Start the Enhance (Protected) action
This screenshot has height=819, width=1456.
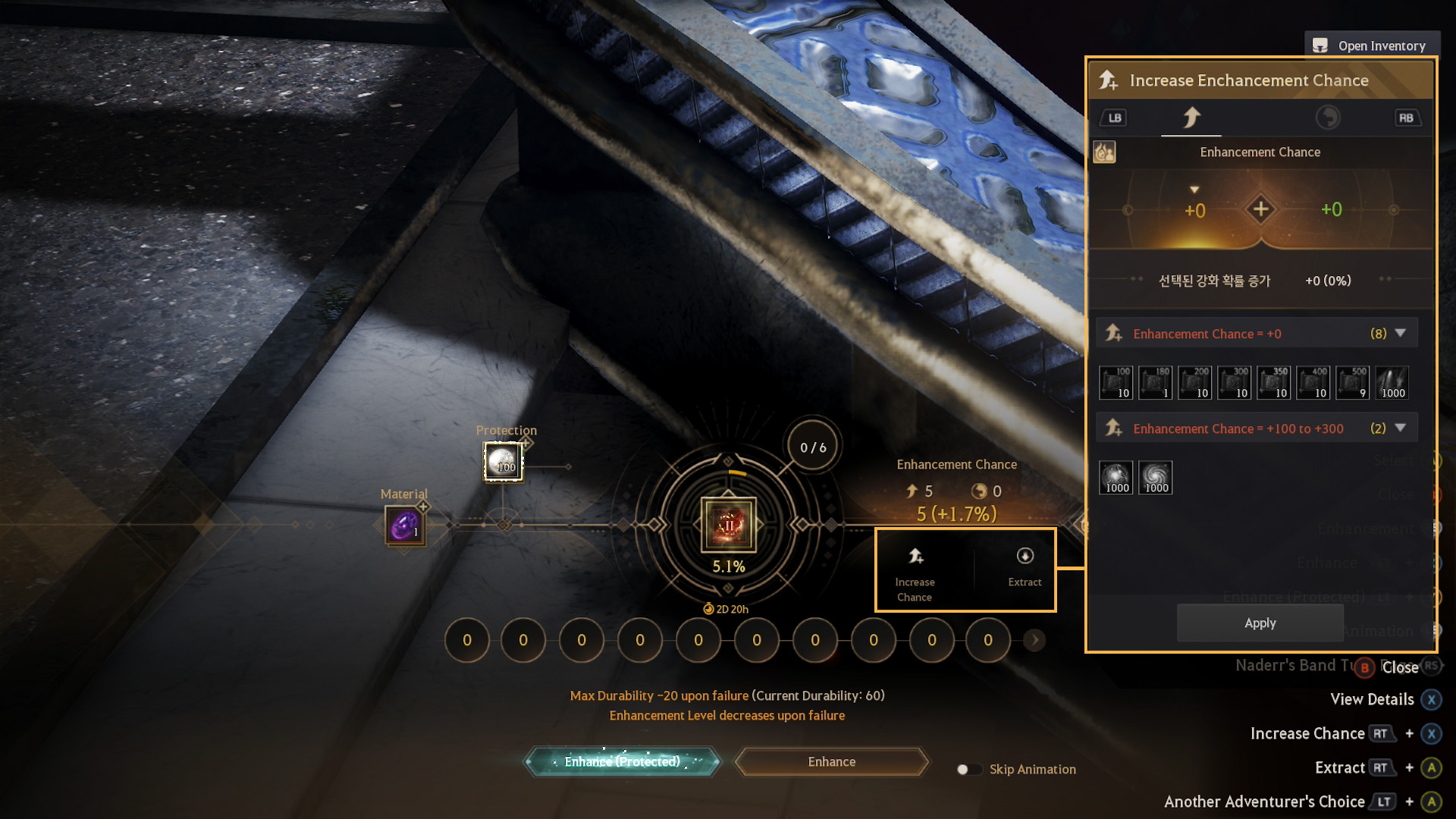coord(622,761)
